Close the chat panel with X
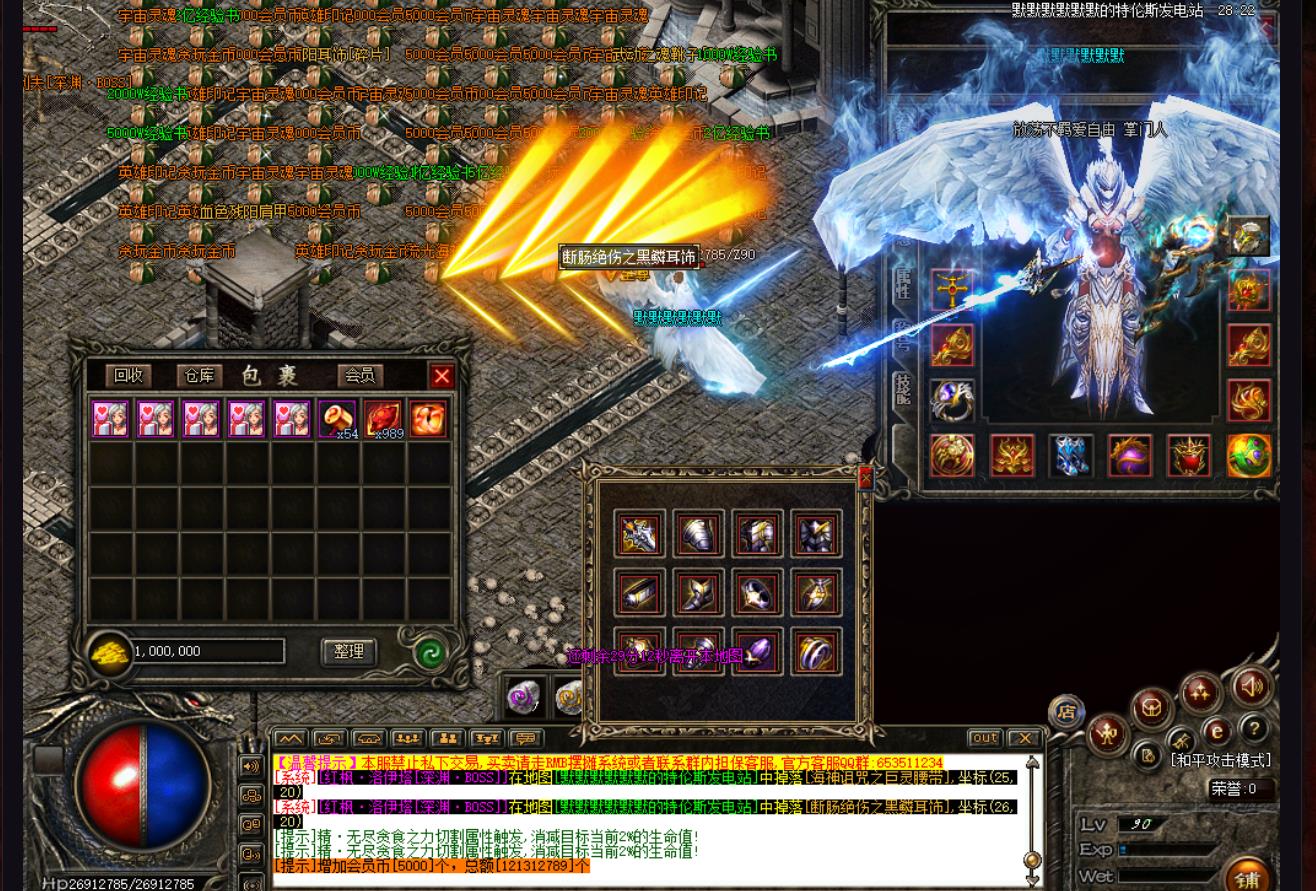Screen dimensions: 1316x891 click(x=1024, y=738)
